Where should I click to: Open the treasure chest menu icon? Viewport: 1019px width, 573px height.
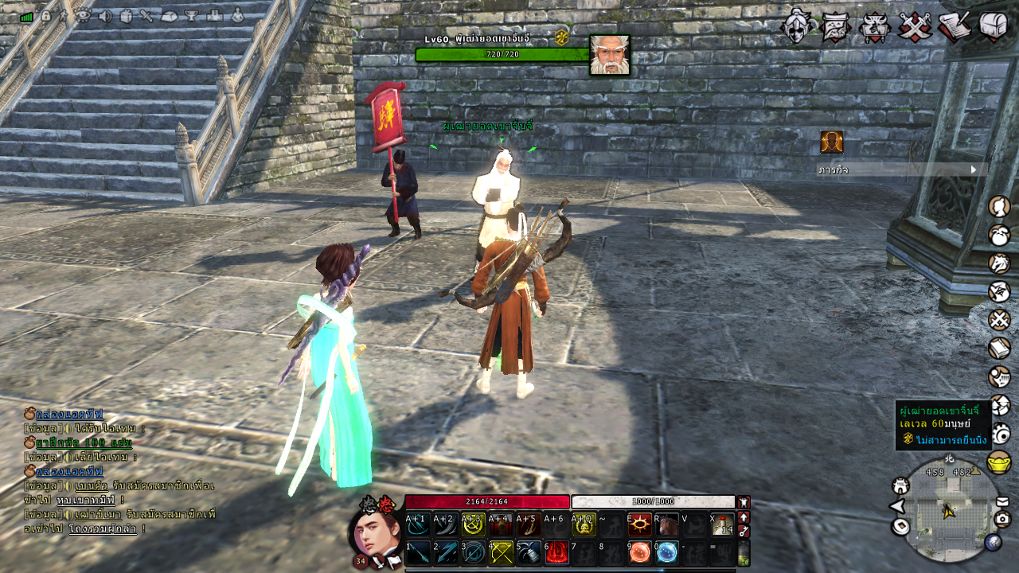tap(993, 25)
